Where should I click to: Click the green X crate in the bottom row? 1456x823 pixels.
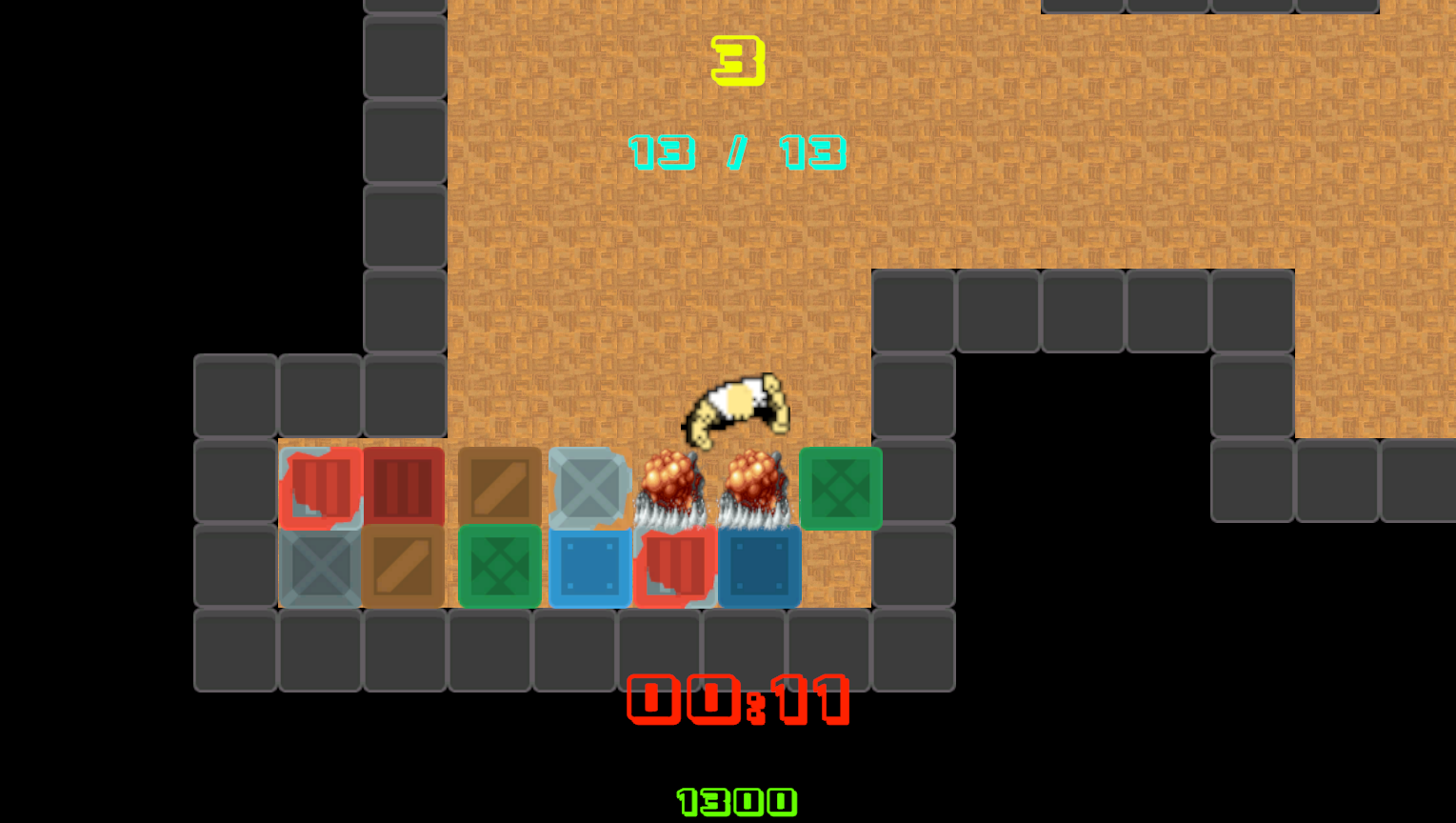pos(499,567)
